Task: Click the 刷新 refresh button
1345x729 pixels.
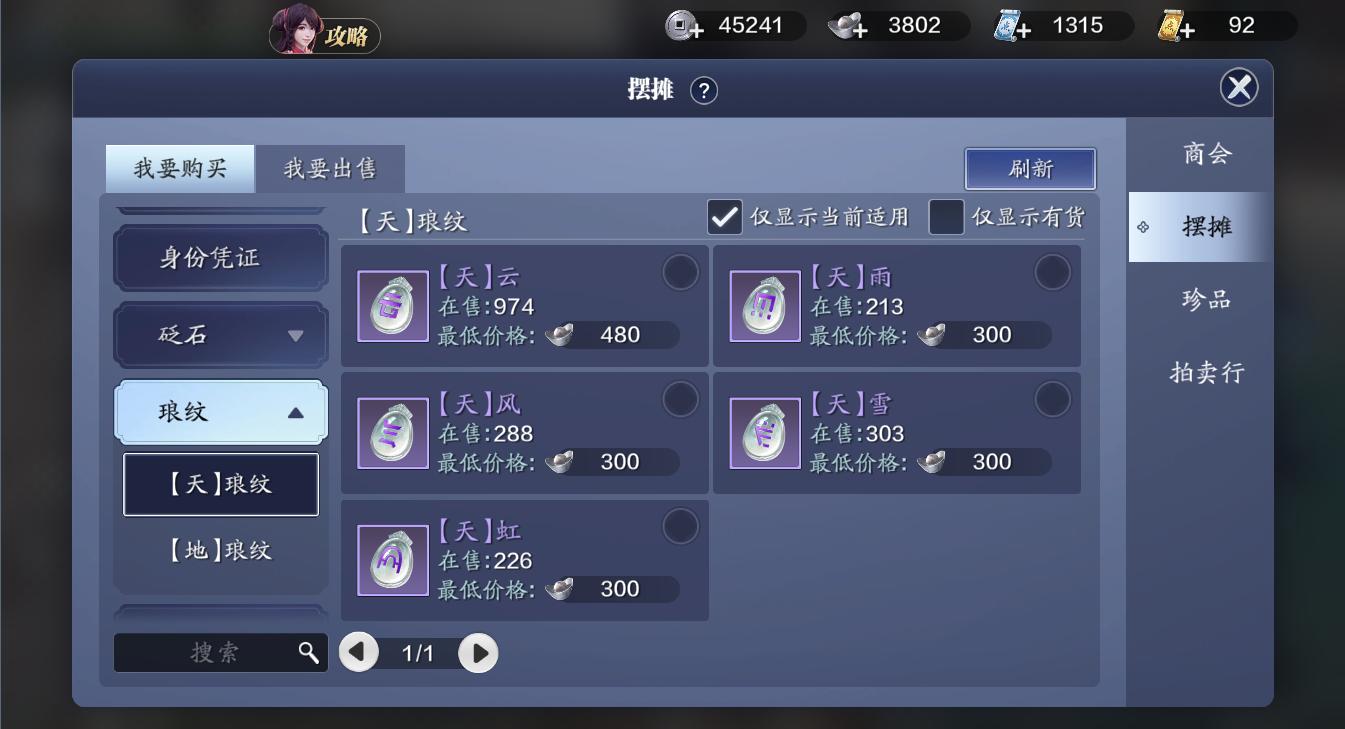Action: coord(1030,169)
